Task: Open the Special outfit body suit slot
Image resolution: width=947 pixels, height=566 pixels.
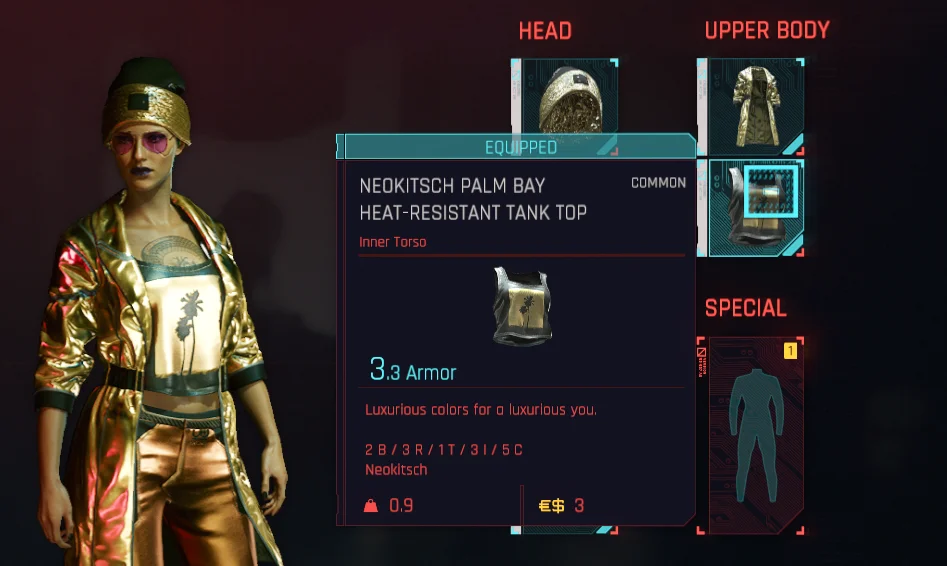Action: (750, 433)
